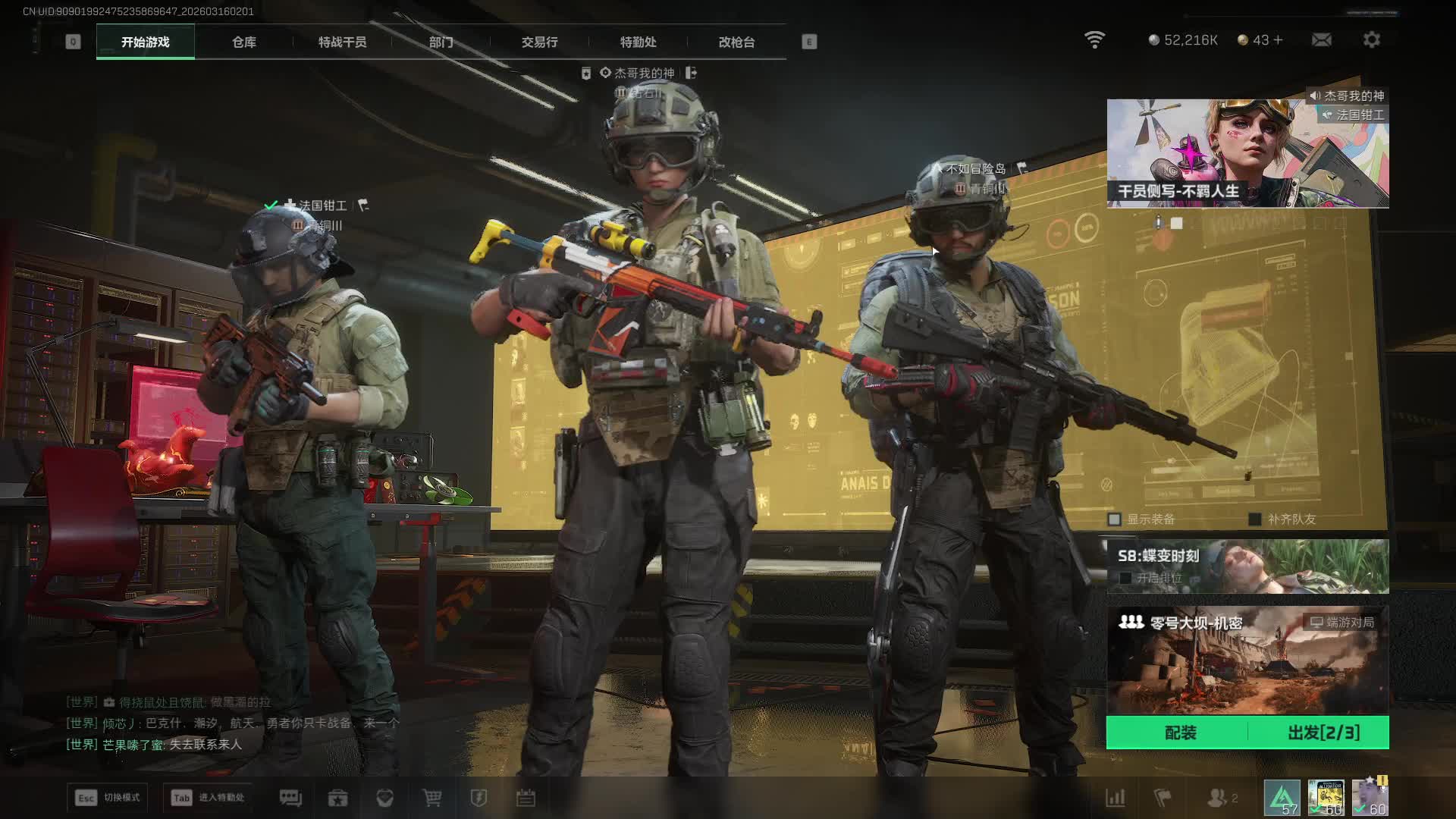The width and height of the screenshot is (1456, 819).
Task: Select the 部门 tab
Action: coord(441,42)
